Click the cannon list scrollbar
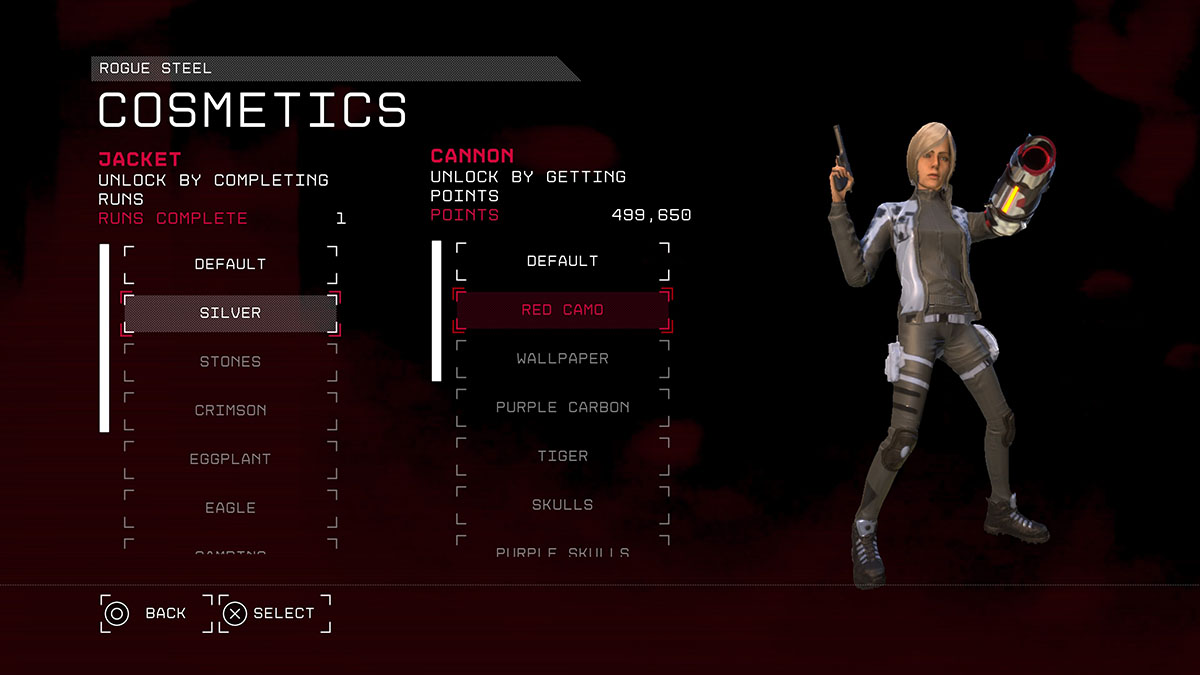Viewport: 1200px width, 675px height. 436,311
